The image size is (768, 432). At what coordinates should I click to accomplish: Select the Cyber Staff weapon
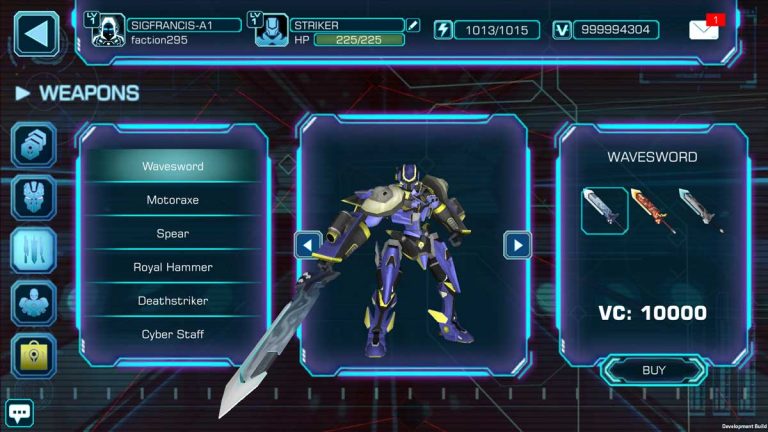click(x=172, y=334)
